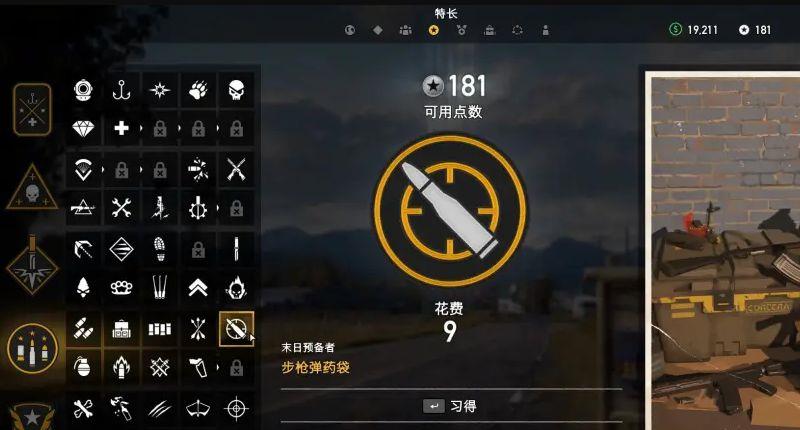The width and height of the screenshot is (800, 430).
Task: Choose the brass knuckles perk
Action: 121,288
